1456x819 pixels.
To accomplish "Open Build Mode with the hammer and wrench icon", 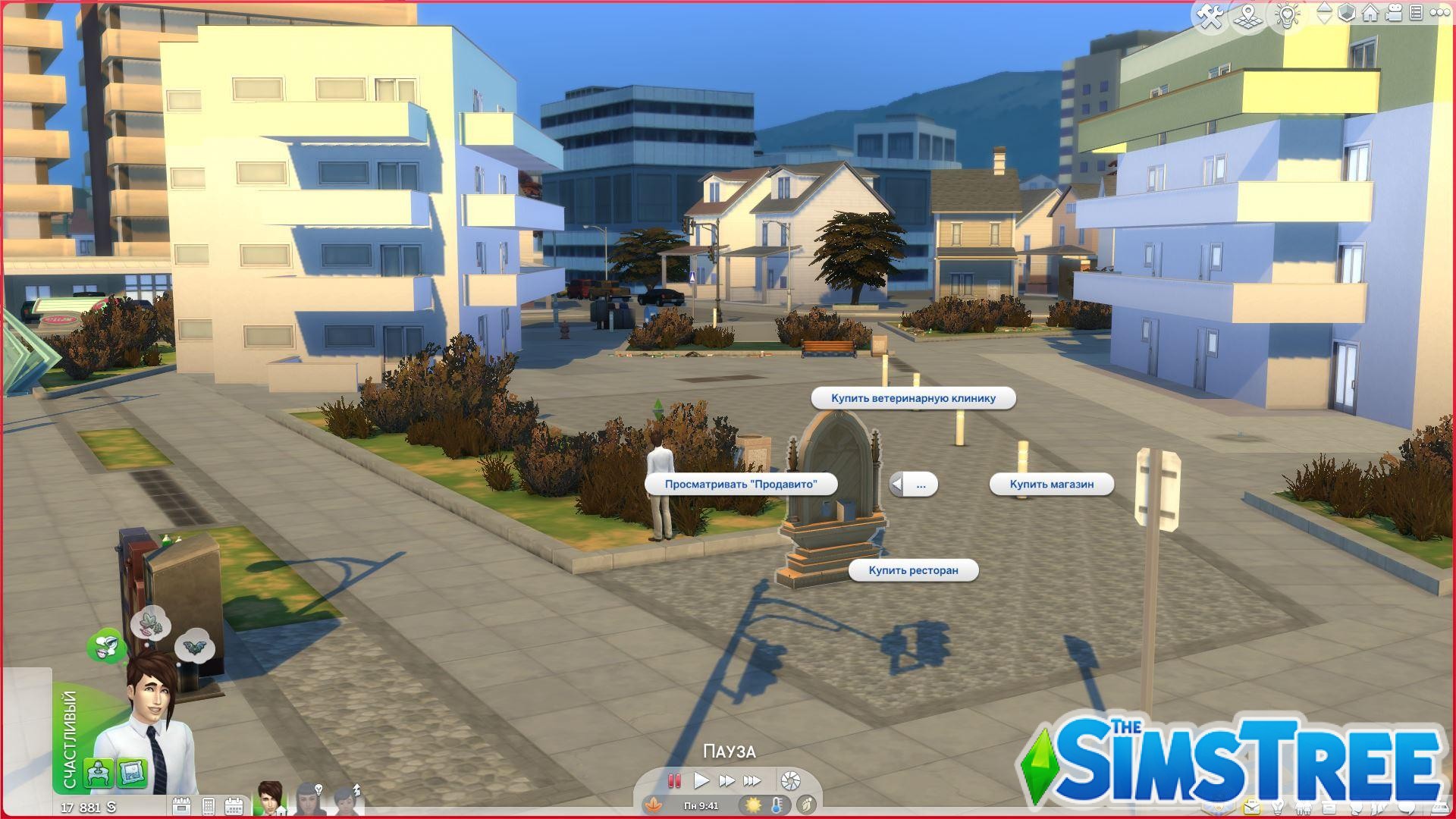I will [1211, 13].
